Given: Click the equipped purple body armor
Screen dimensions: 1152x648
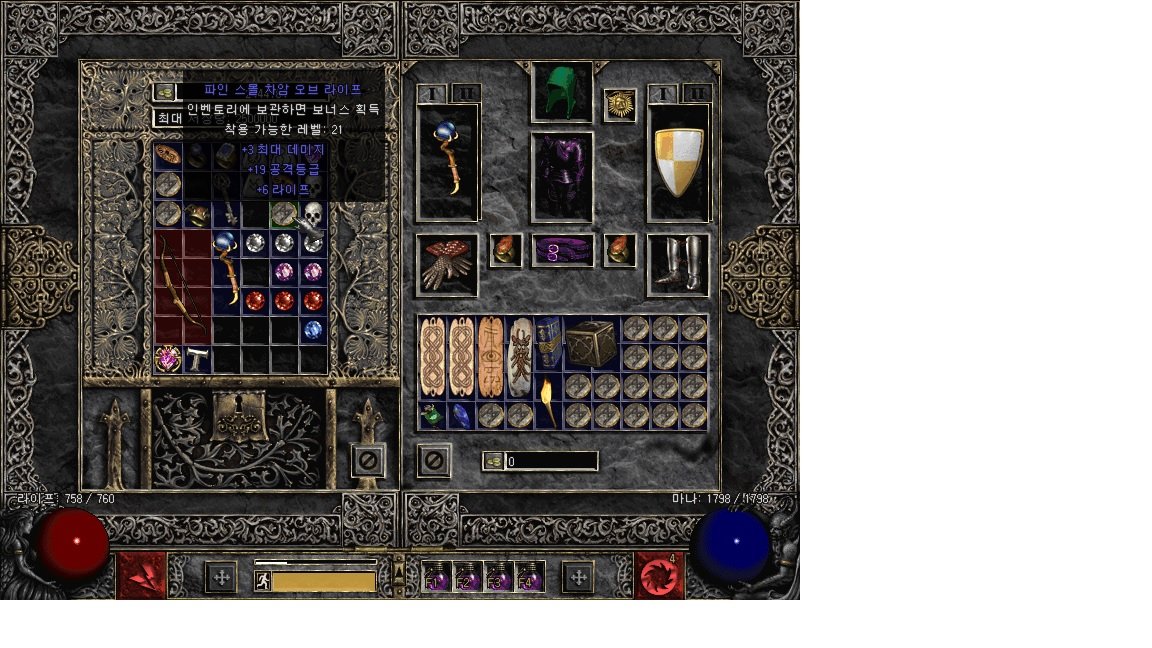Looking at the screenshot, I should 562,177.
